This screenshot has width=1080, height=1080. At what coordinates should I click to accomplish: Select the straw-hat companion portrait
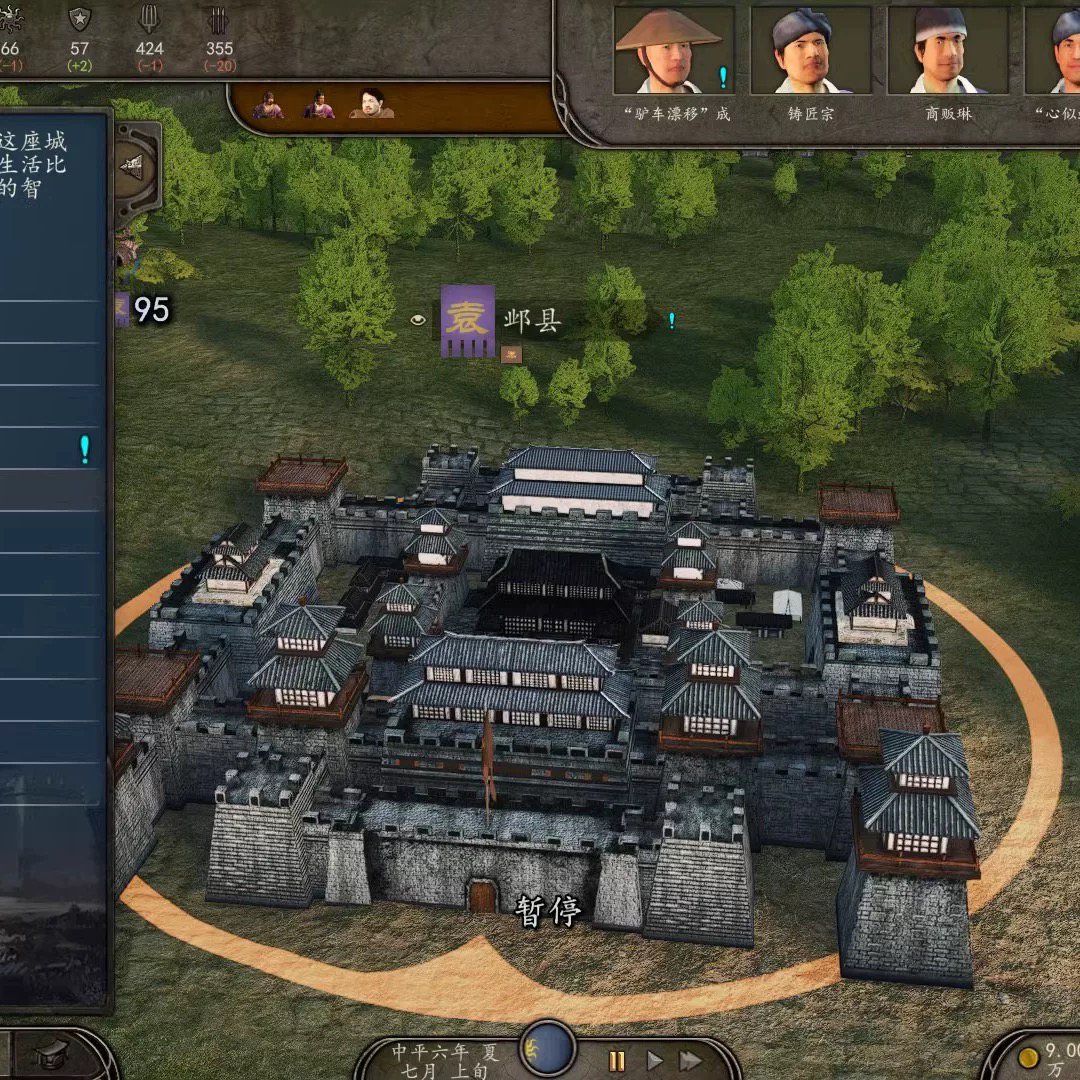click(672, 50)
